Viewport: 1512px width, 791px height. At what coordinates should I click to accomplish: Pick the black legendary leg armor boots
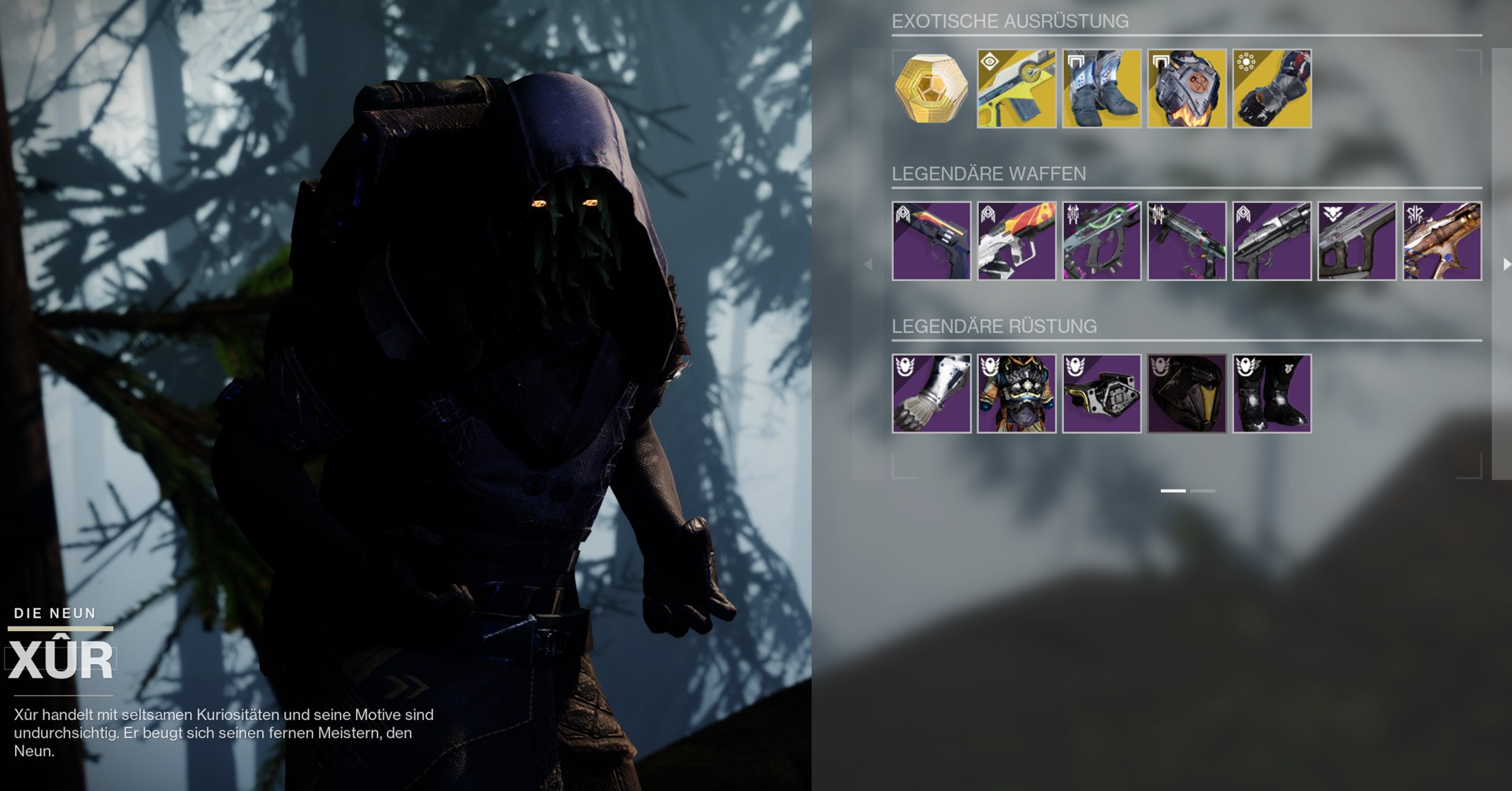tap(1271, 394)
